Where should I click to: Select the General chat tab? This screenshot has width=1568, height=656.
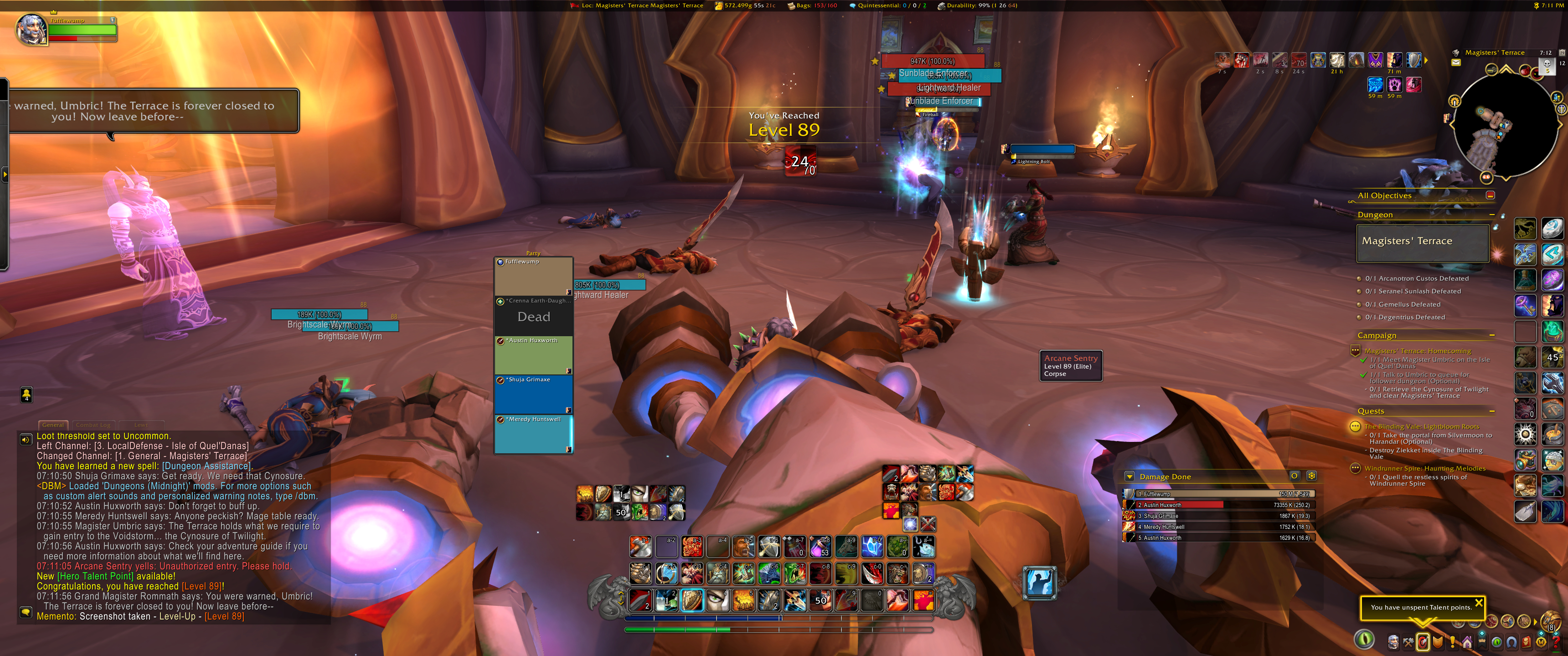point(53,425)
